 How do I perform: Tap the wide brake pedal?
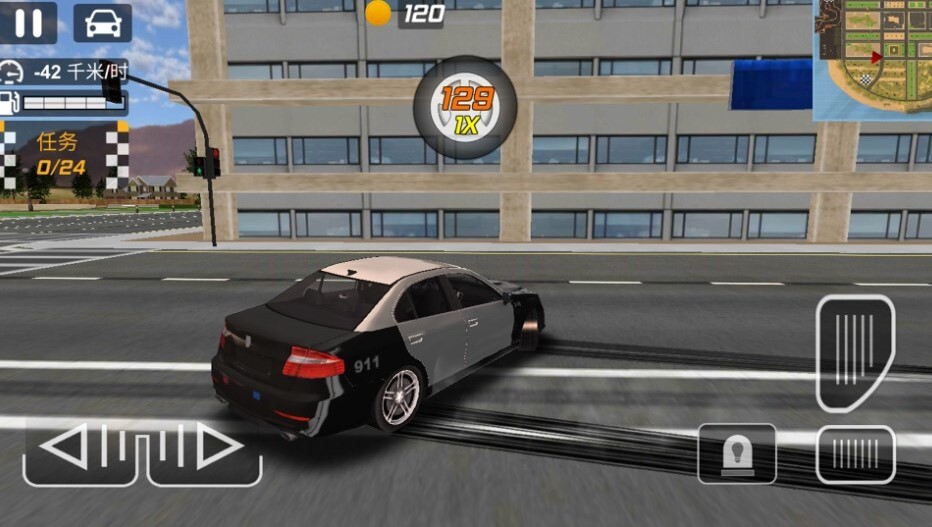[855, 454]
